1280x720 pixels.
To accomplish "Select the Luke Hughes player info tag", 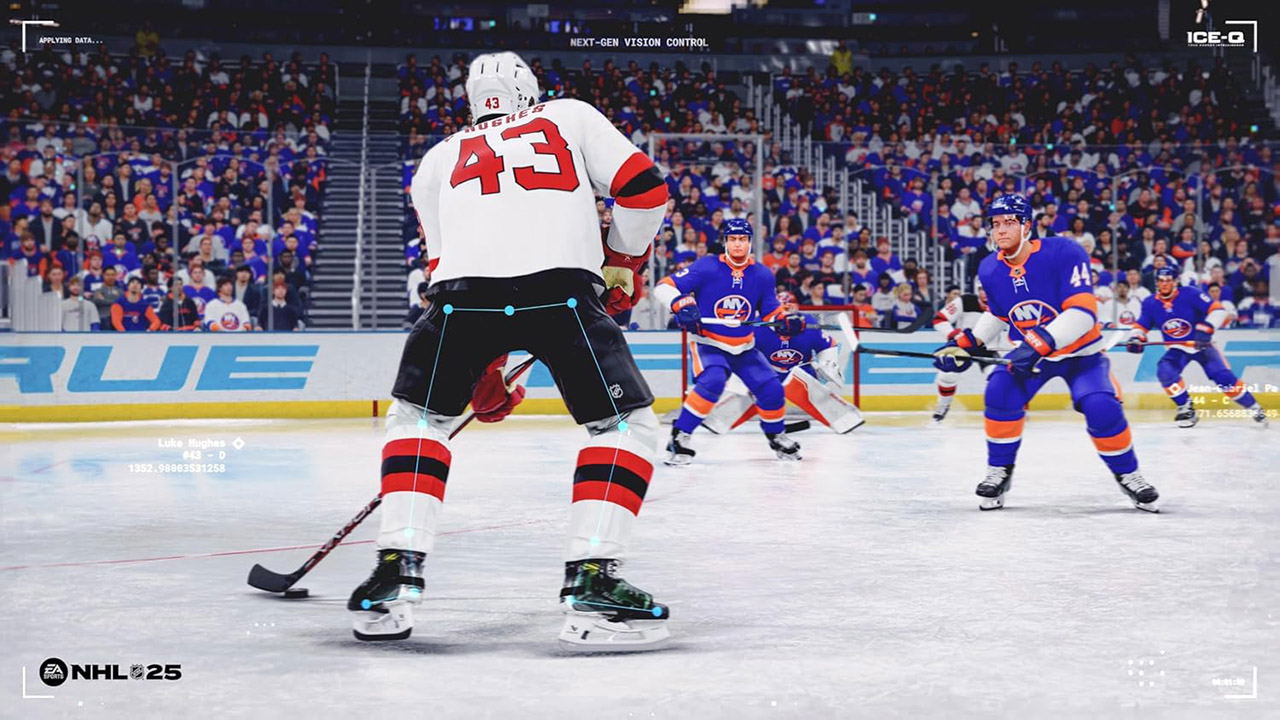I will 187,455.
